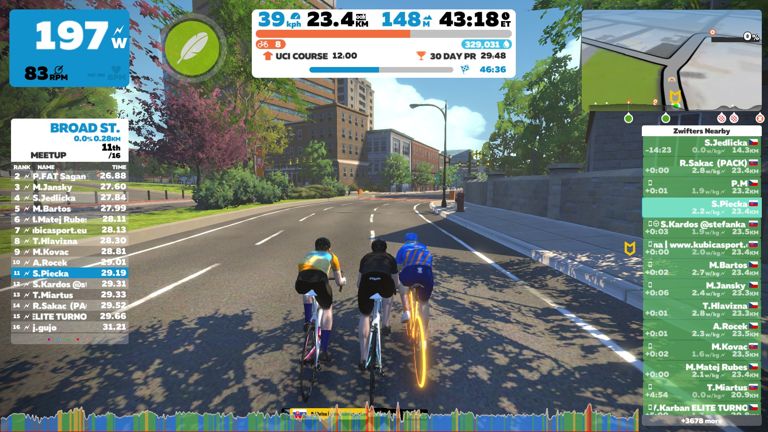Open the power and cadence panel

pos(69,48)
